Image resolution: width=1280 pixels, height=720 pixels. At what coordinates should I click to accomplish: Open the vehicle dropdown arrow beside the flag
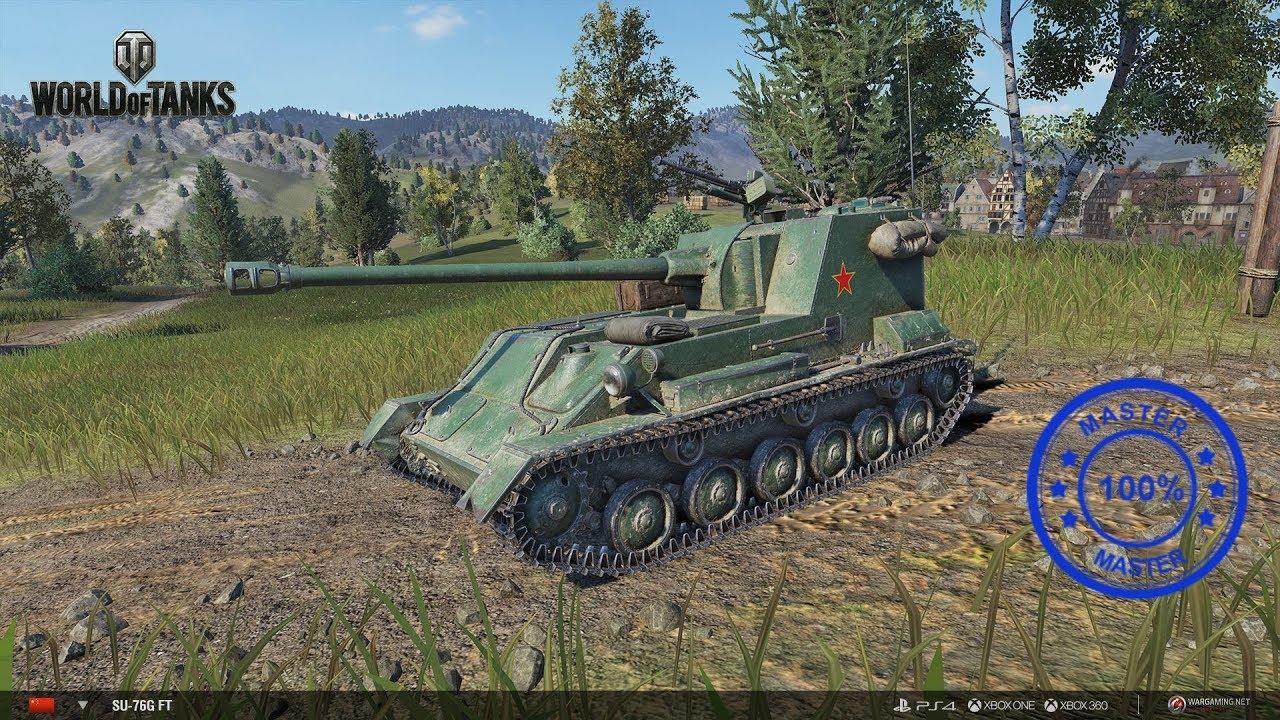point(82,705)
